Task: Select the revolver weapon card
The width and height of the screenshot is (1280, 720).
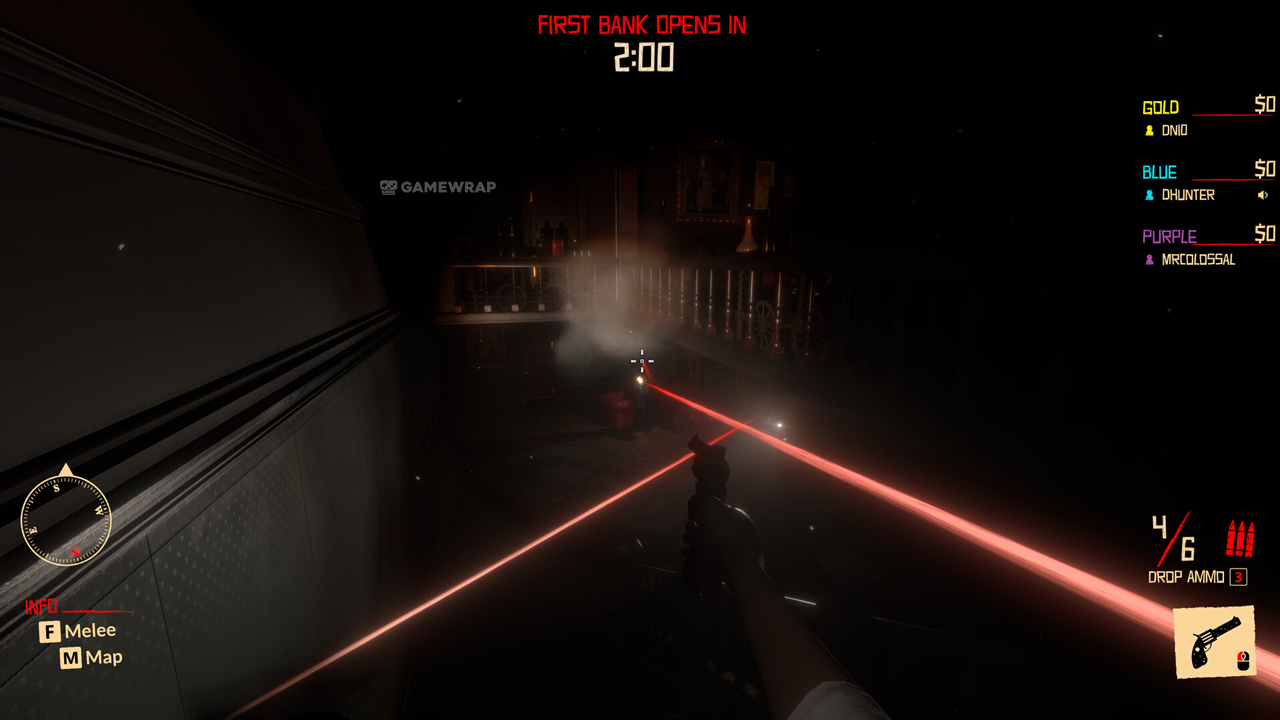Action: (1214, 641)
